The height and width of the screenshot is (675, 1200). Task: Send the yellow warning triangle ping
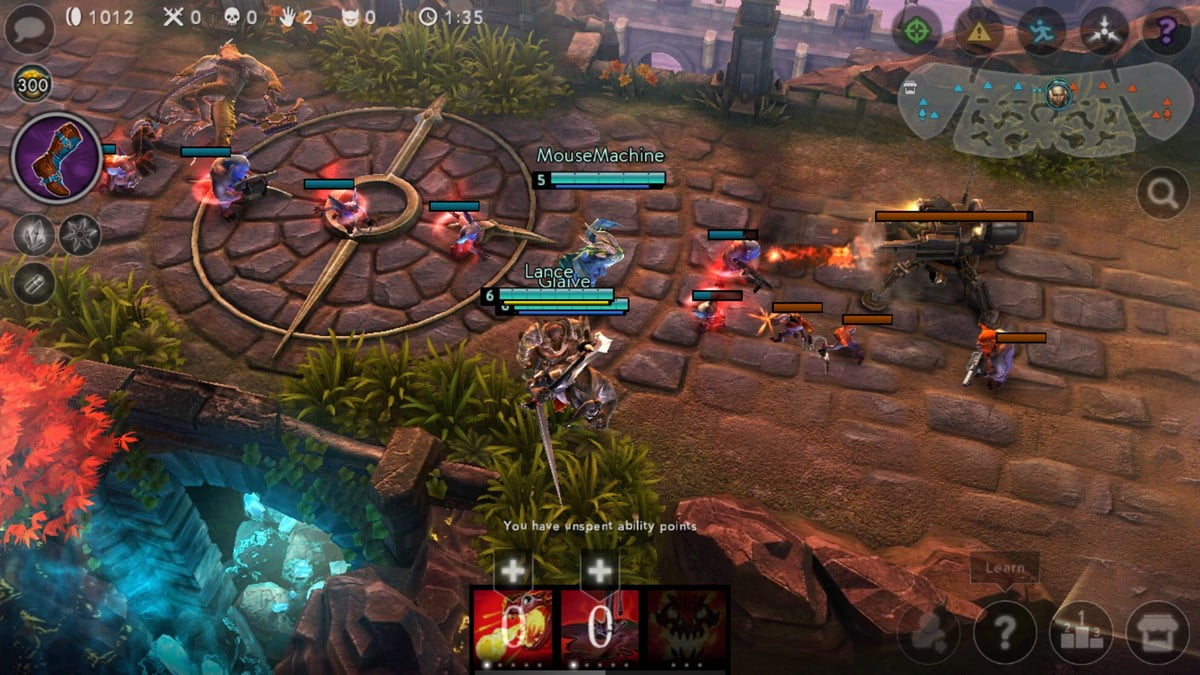tap(979, 31)
